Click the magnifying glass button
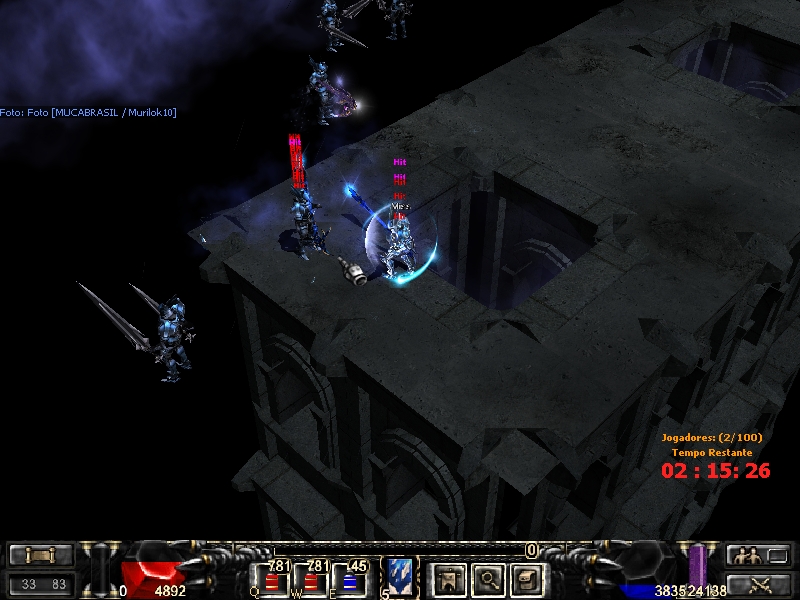Image resolution: width=800 pixels, height=600 pixels. [488, 578]
